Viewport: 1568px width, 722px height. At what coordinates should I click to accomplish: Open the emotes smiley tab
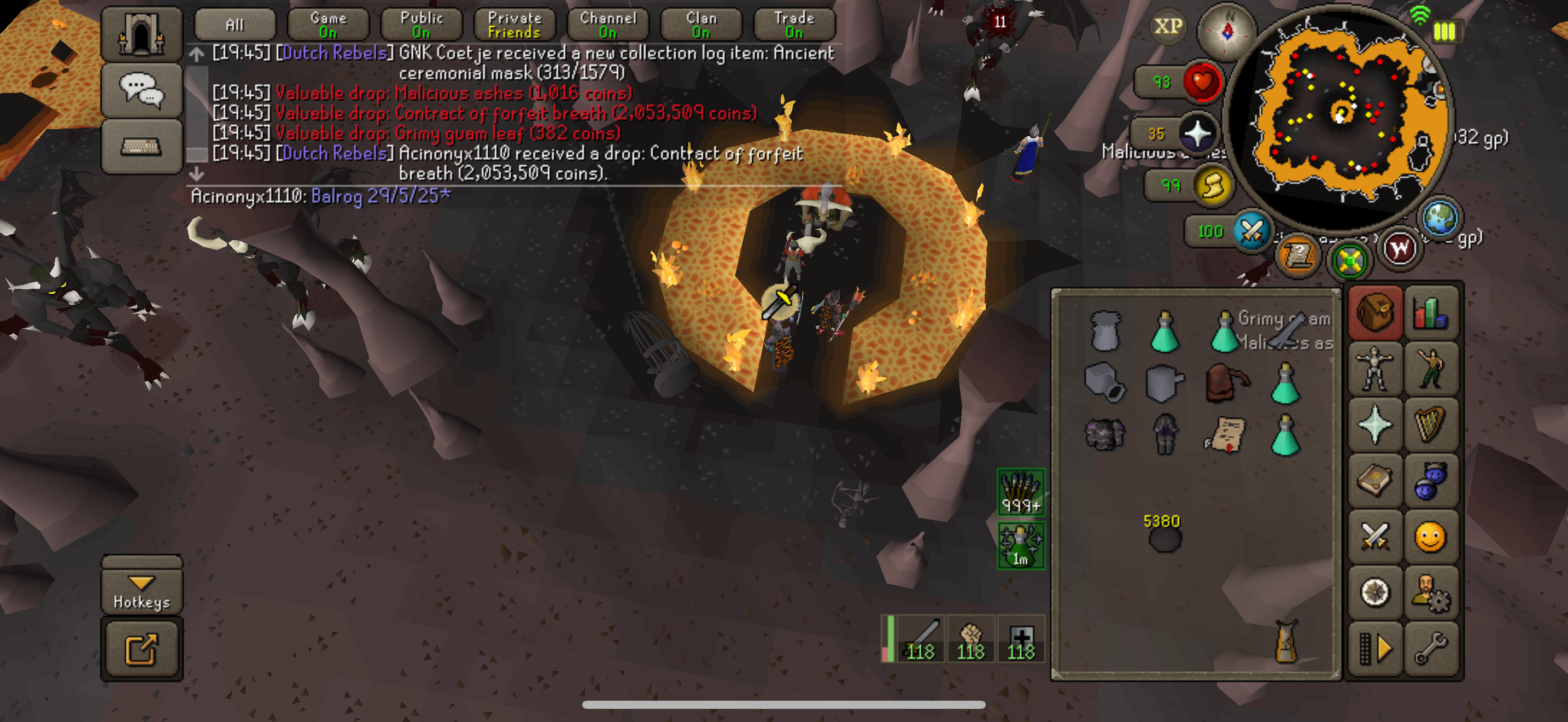[1430, 538]
